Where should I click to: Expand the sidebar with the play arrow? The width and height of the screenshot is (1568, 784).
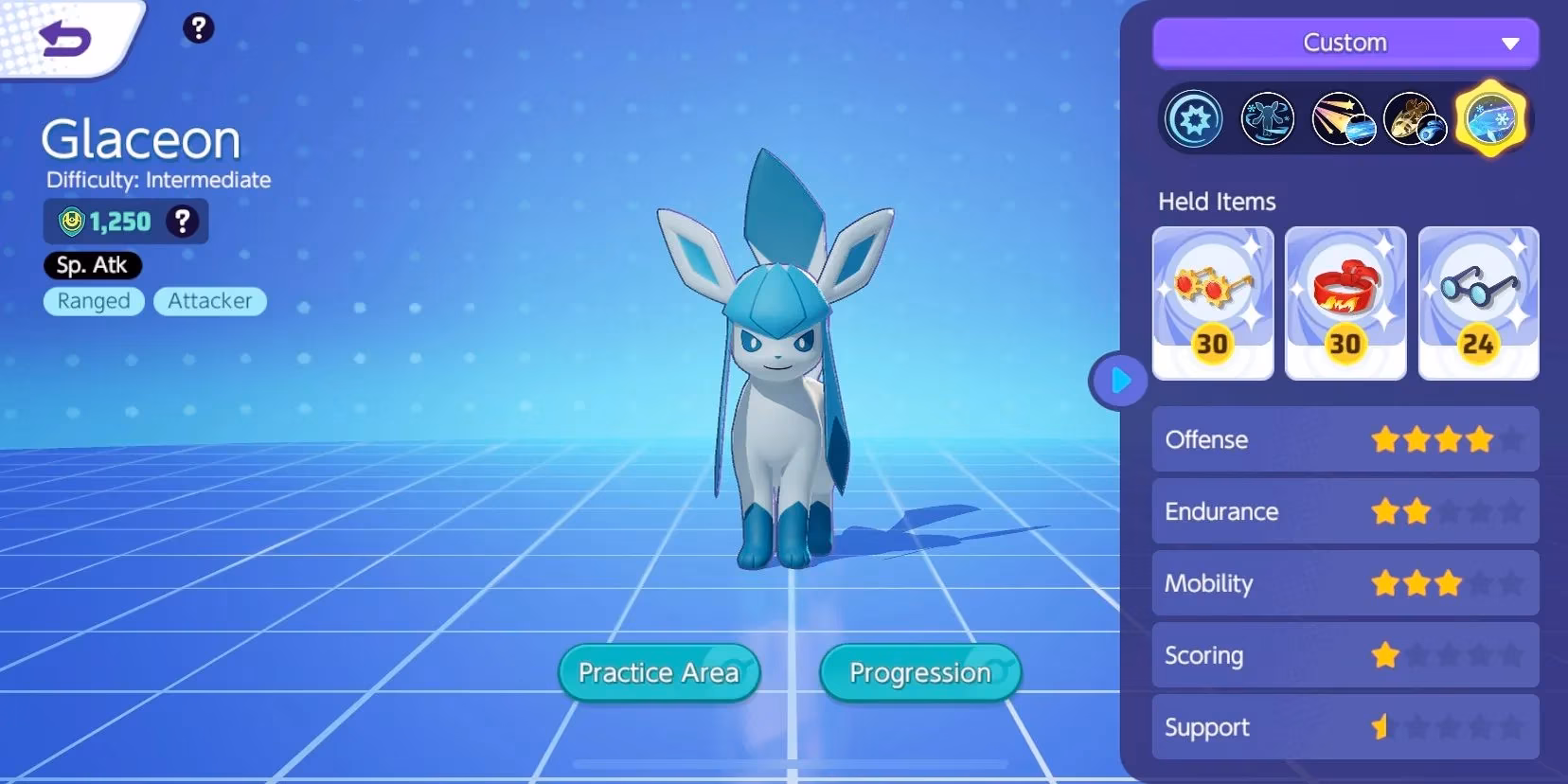click(x=1120, y=381)
